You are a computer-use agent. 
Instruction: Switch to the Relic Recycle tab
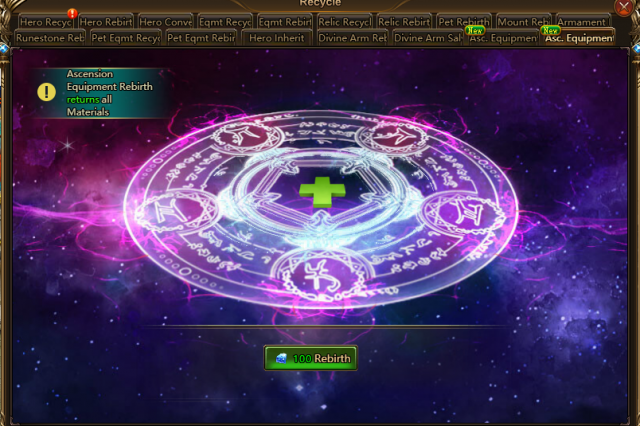point(345,22)
